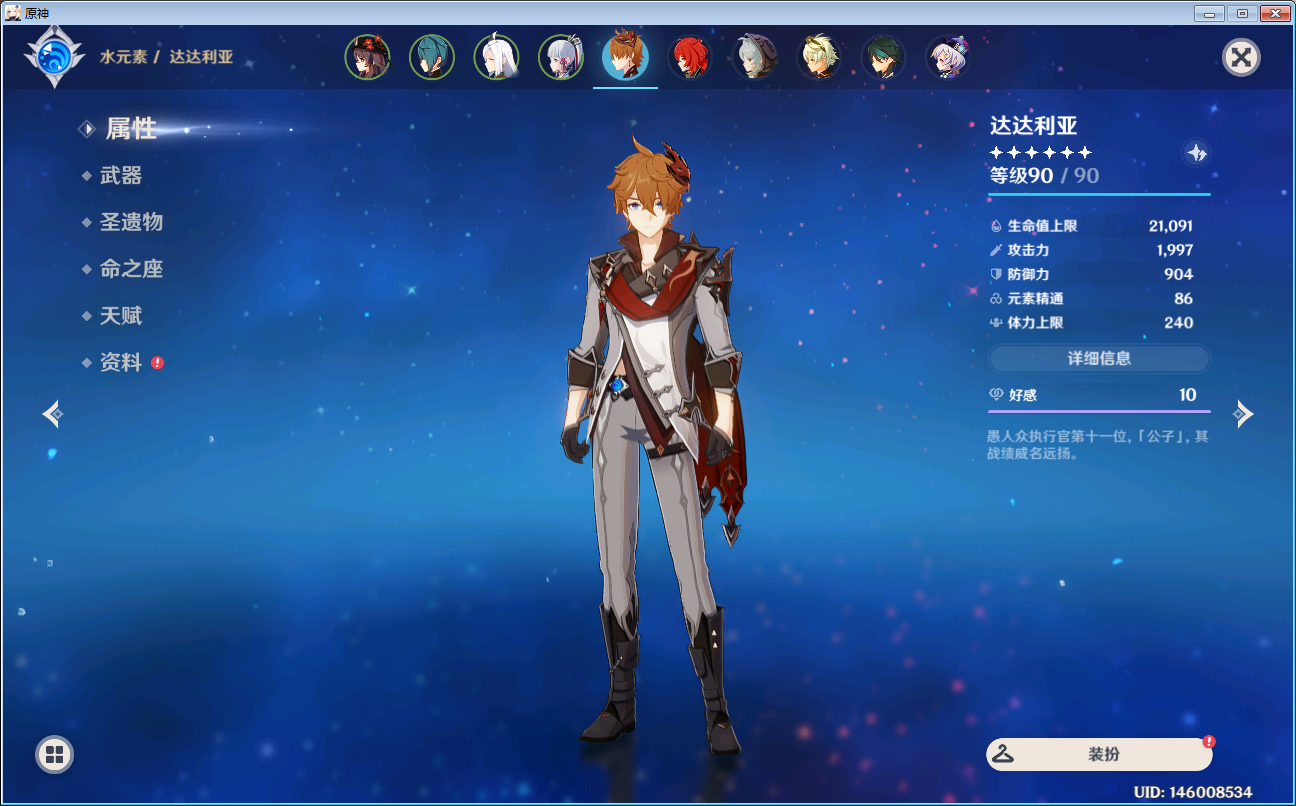Open the four-square grid button

54,754
